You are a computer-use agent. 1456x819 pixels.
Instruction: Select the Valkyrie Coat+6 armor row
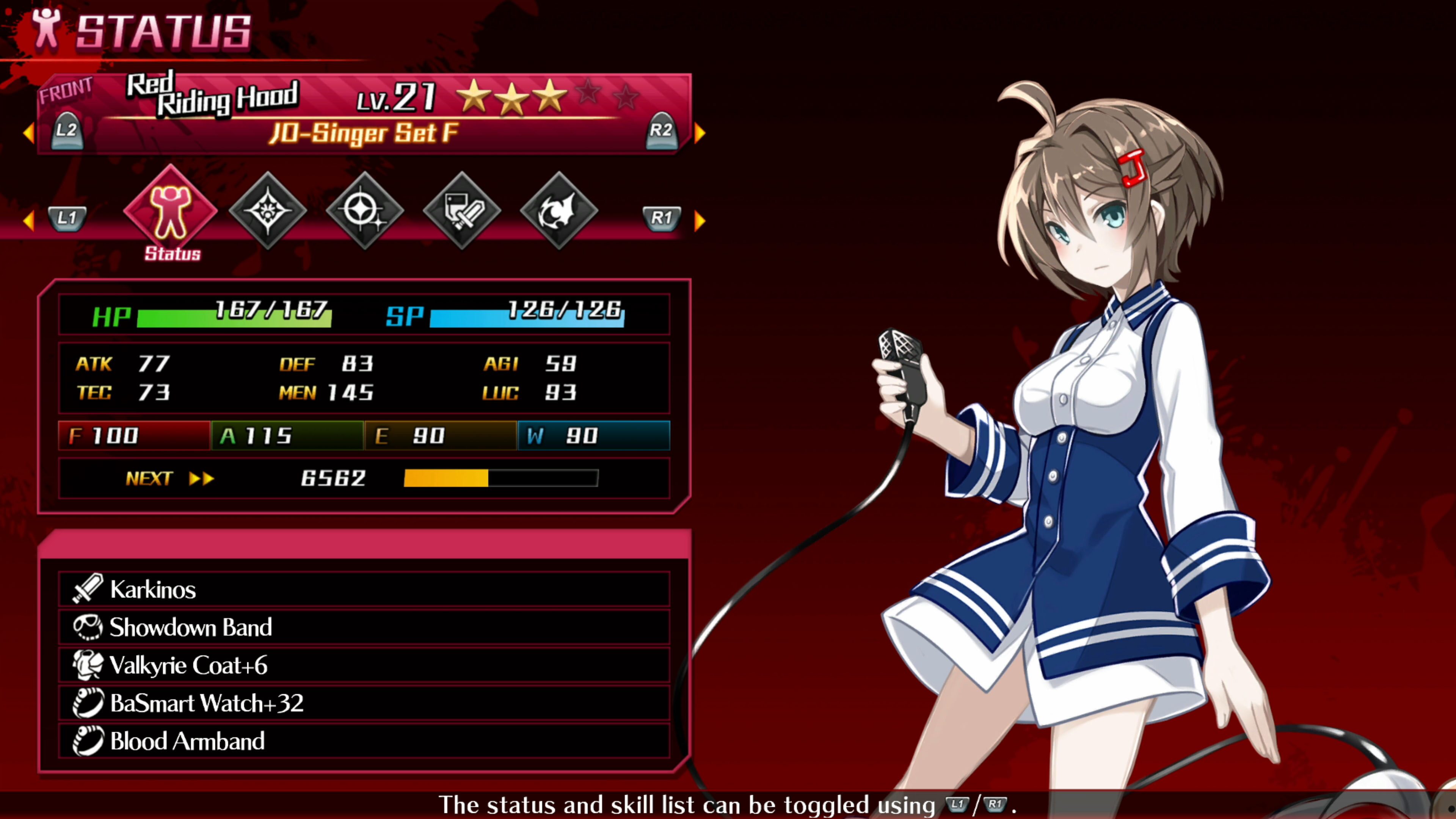pos(364,665)
